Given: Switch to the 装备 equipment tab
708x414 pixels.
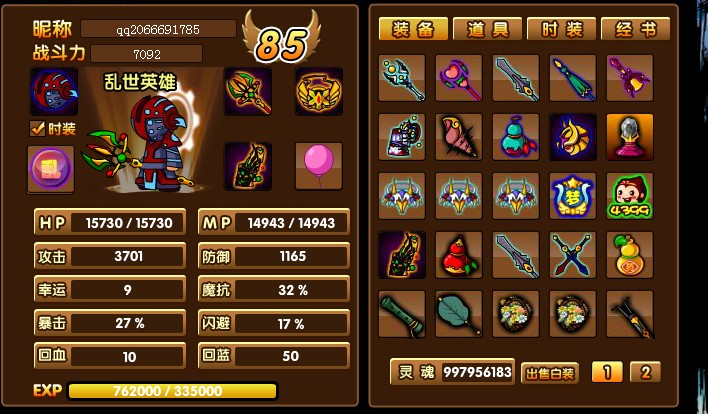Looking at the screenshot, I should (413, 29).
